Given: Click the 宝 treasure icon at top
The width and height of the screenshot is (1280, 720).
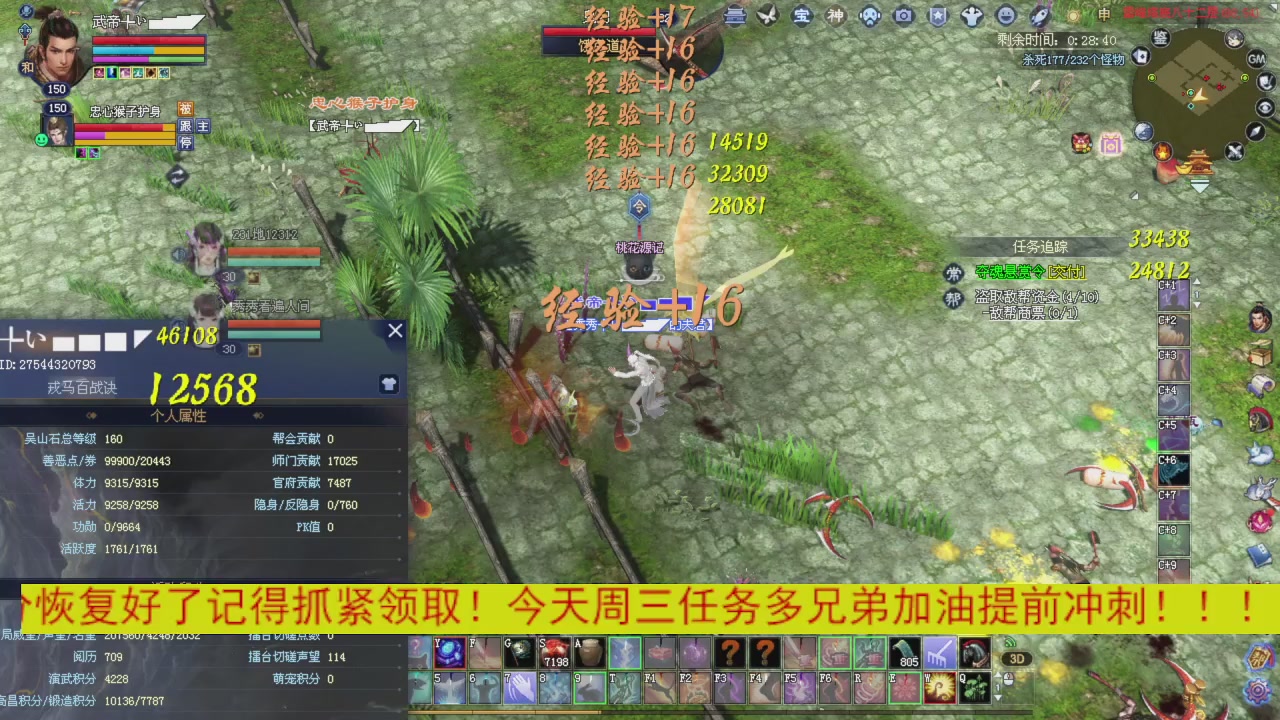Looking at the screenshot, I should coord(802,15).
